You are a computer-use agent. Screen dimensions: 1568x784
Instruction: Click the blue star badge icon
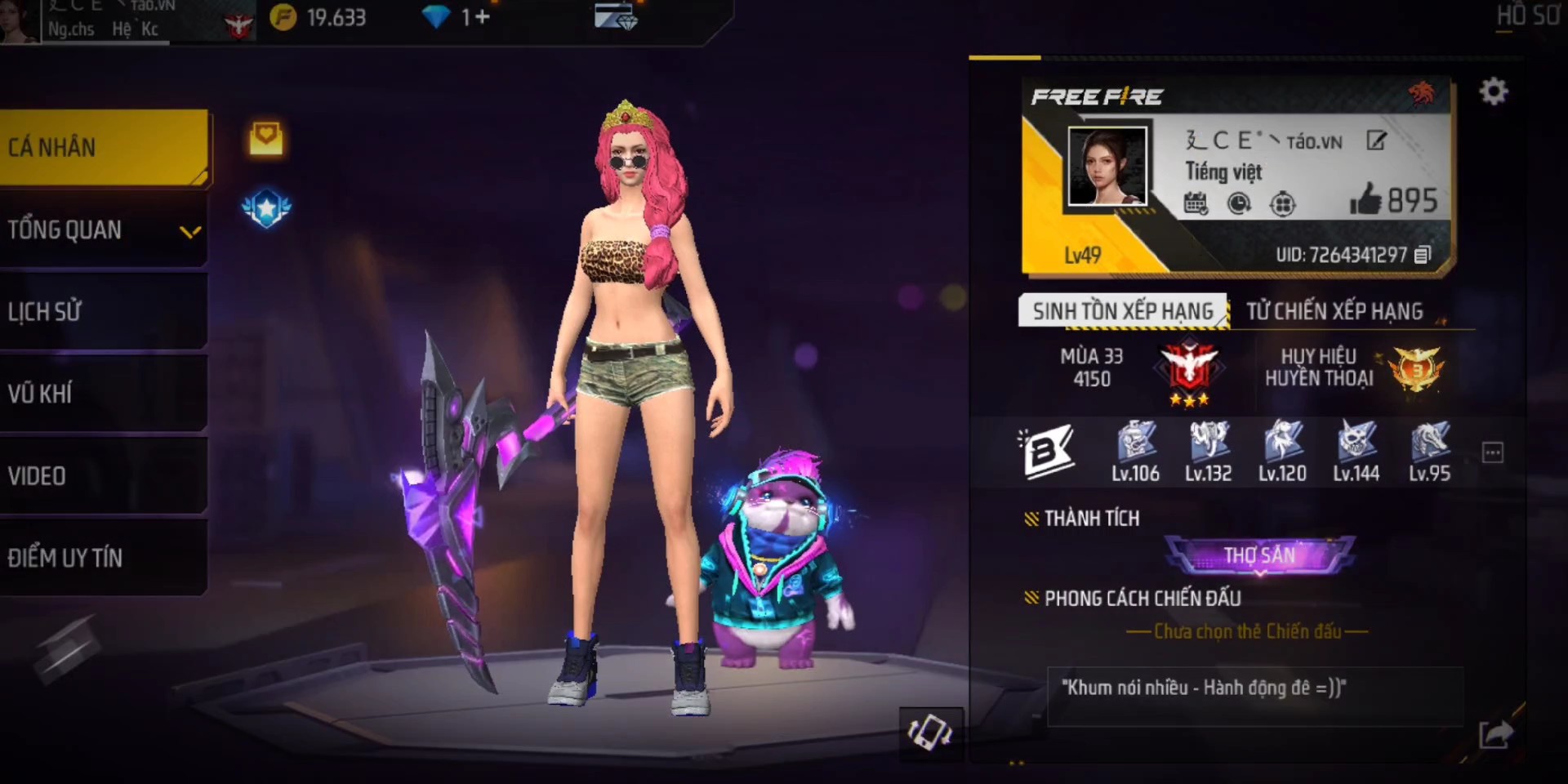(266, 209)
